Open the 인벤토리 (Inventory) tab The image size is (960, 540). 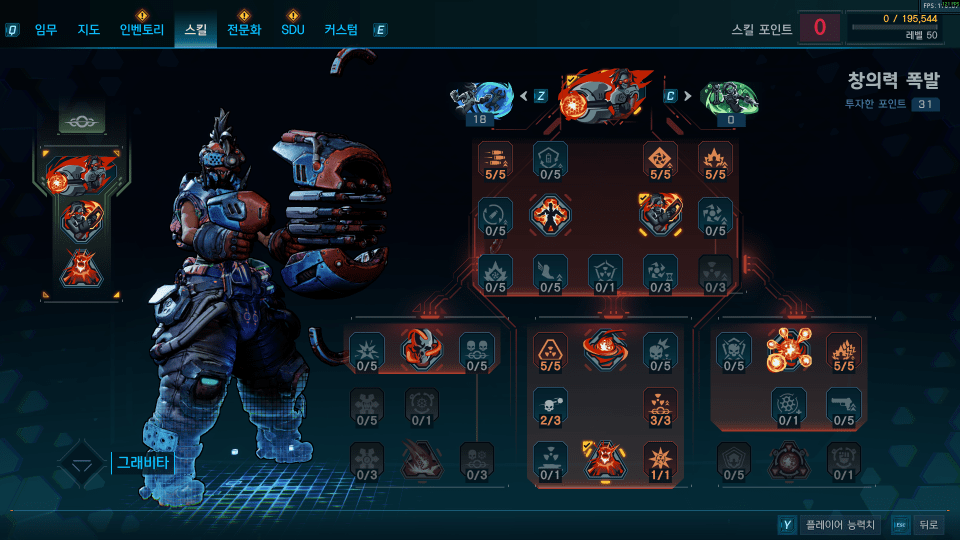coord(141,30)
